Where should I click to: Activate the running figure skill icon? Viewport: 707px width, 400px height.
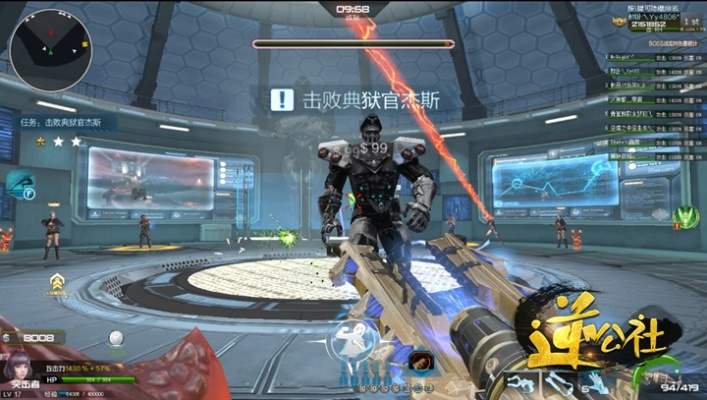(355, 342)
